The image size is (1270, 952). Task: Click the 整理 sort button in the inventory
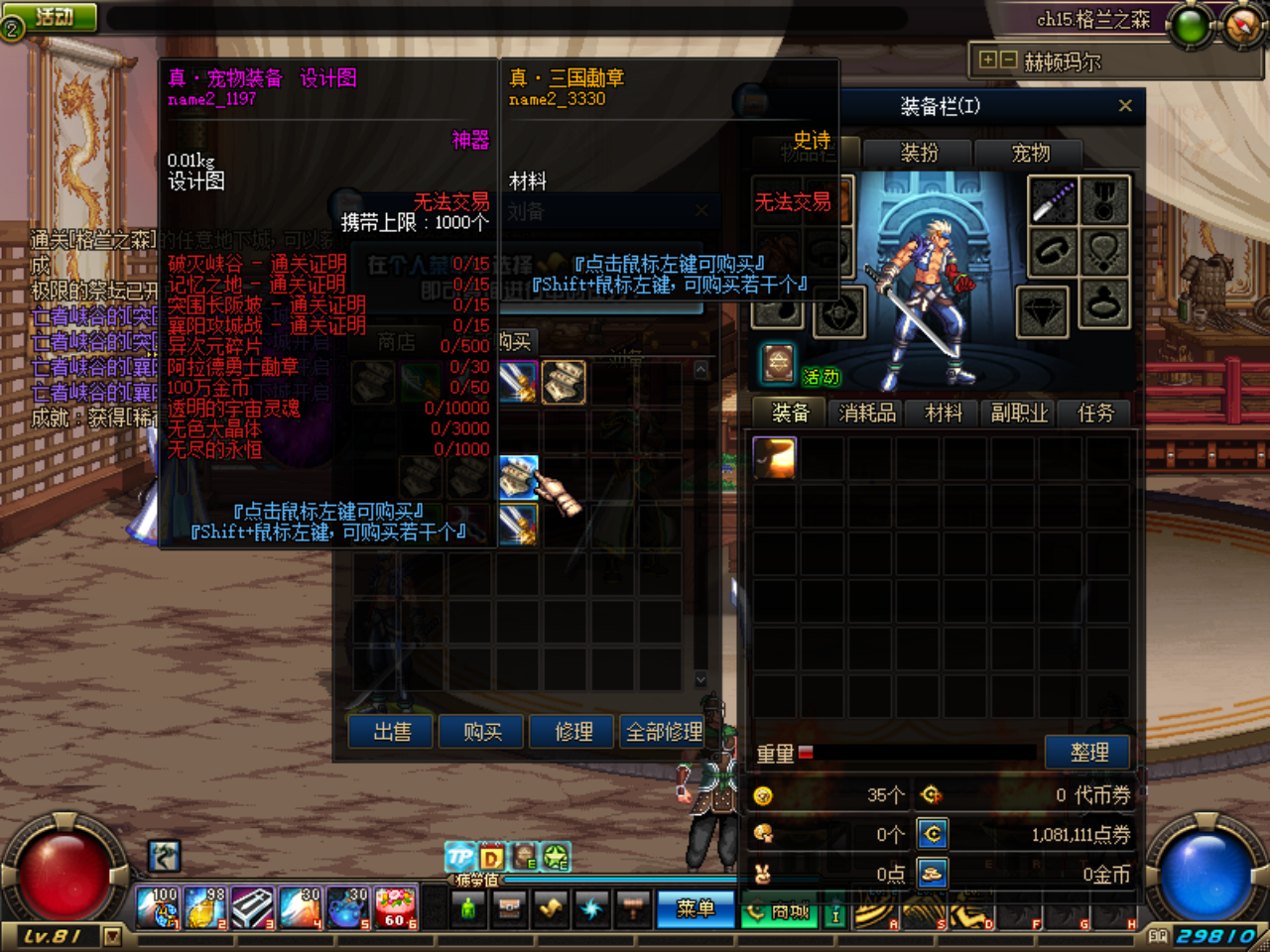click(1087, 753)
